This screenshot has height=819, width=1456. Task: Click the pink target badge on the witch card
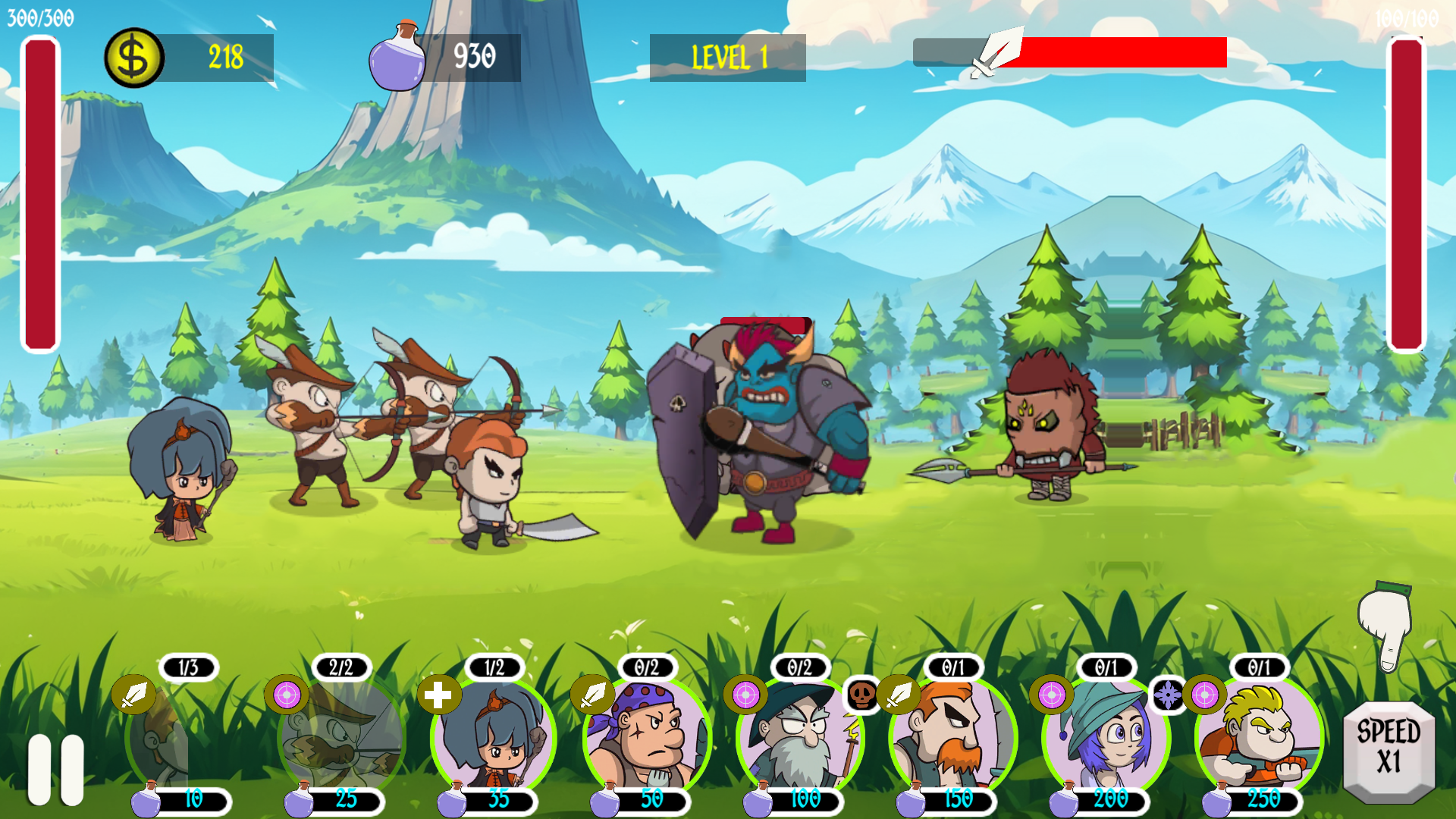1051,693
